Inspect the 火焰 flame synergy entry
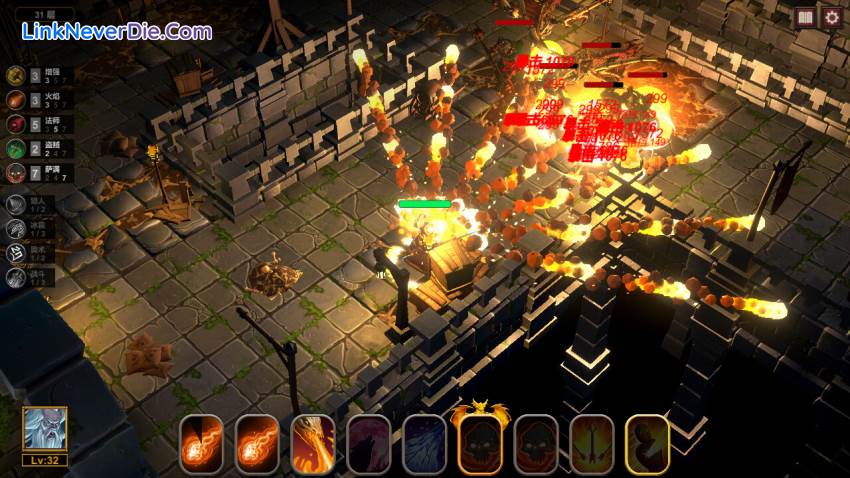 17,100
